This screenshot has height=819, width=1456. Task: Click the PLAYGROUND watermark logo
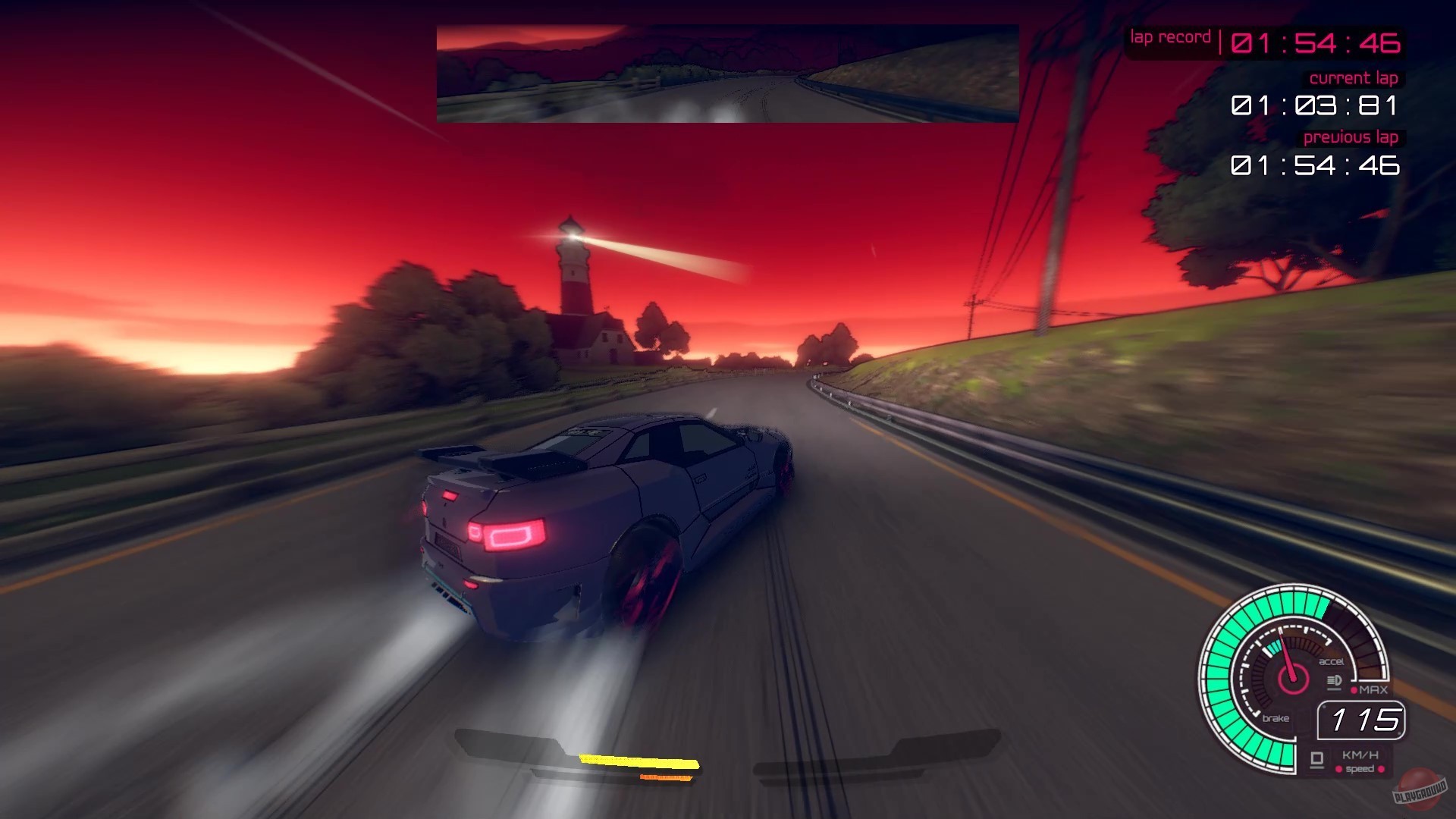pyautogui.click(x=1420, y=792)
